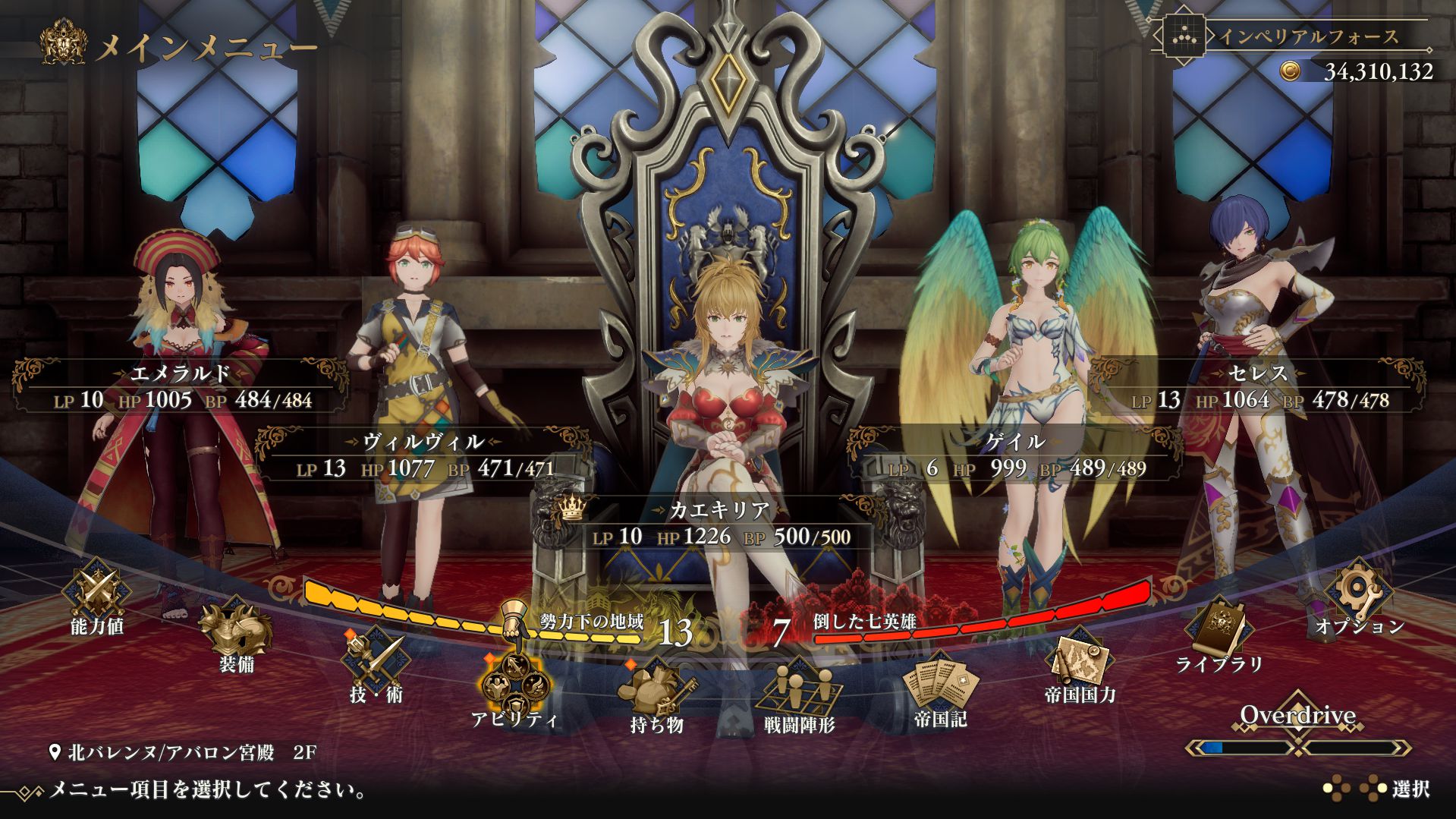The image size is (1456, 819).
Task: Choose the アビリティ abilities menu
Action: [x=514, y=688]
